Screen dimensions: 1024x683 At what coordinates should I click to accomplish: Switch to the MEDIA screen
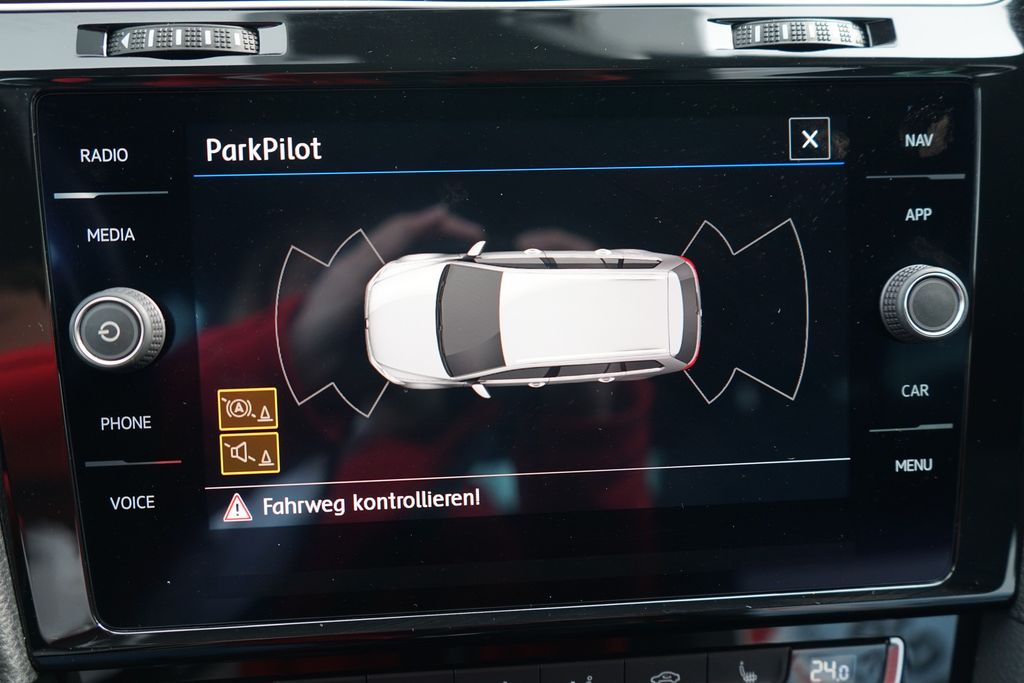pos(110,235)
